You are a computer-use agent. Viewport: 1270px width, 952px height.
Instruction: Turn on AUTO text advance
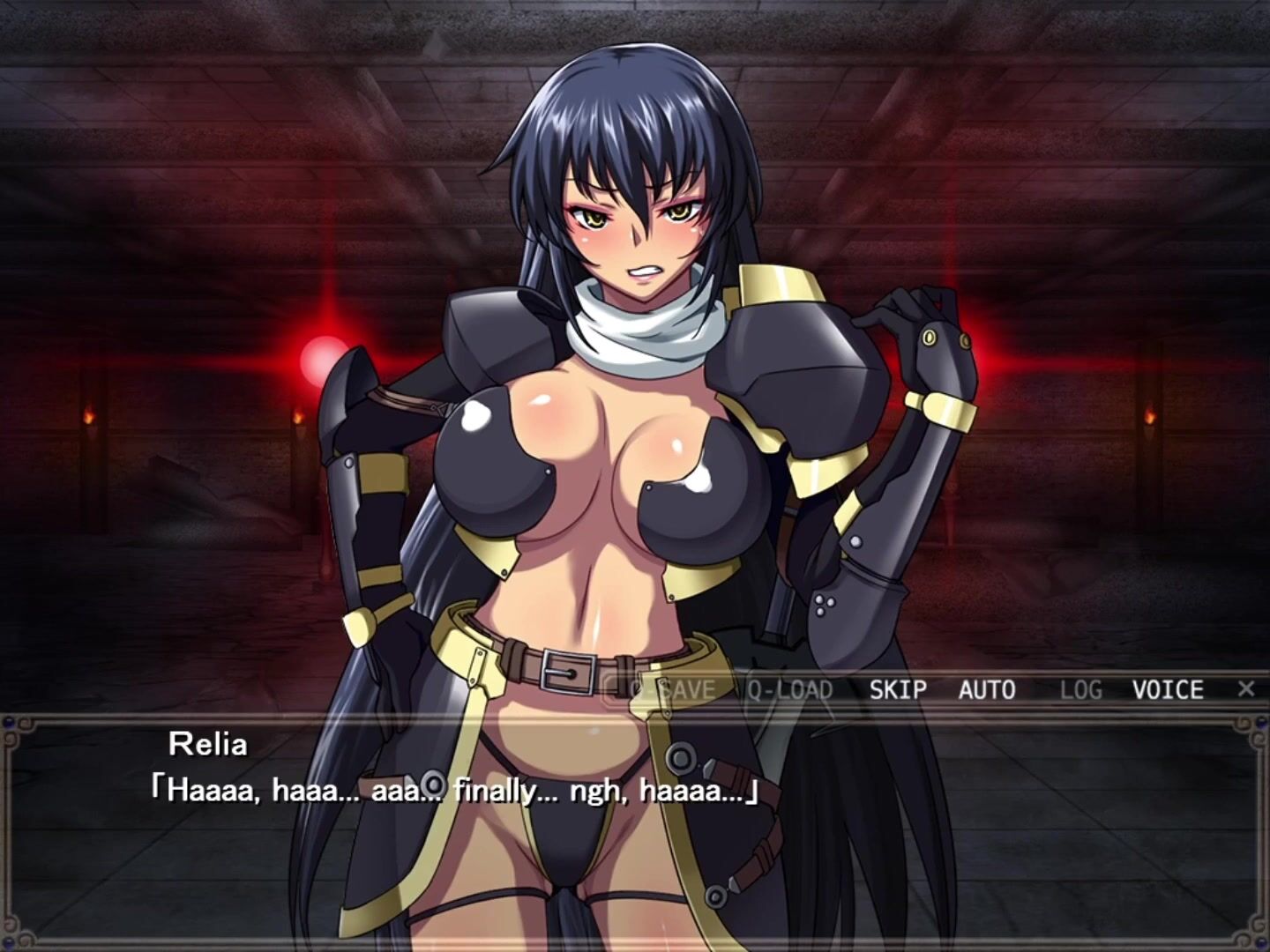(x=987, y=689)
